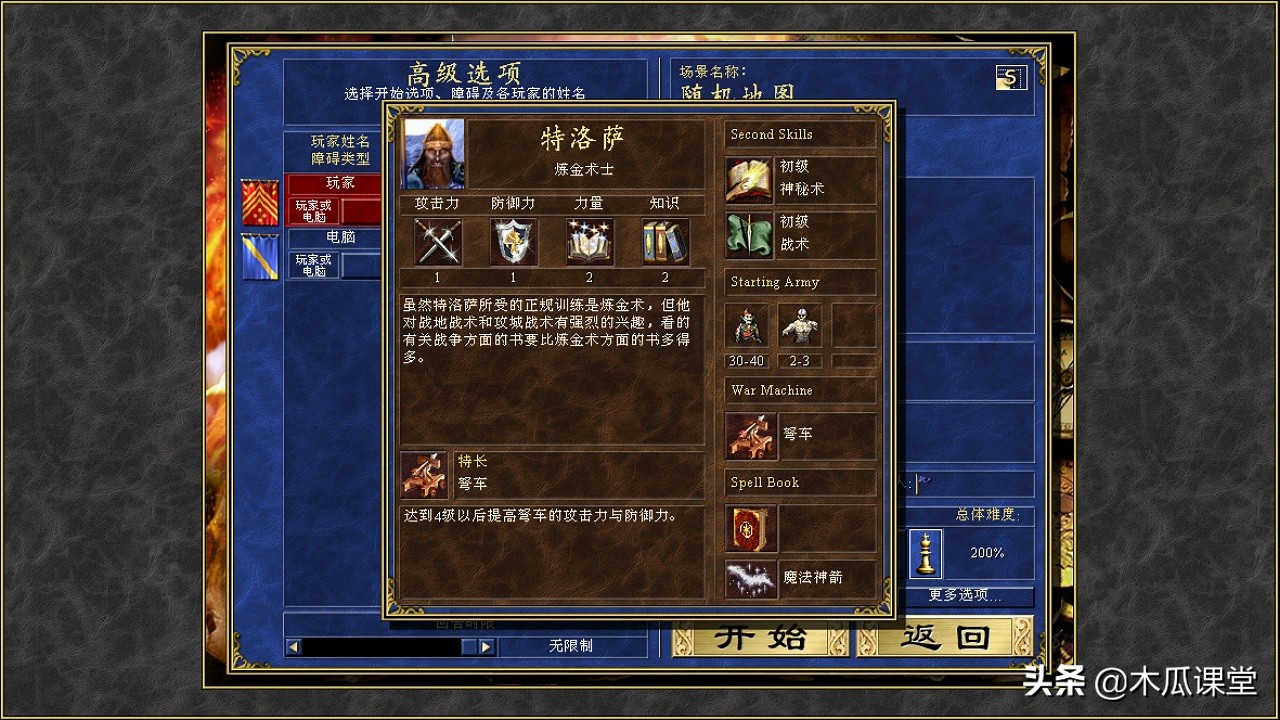1280x720 pixels.
Task: Toggle the red player flag banner
Action: coord(258,204)
